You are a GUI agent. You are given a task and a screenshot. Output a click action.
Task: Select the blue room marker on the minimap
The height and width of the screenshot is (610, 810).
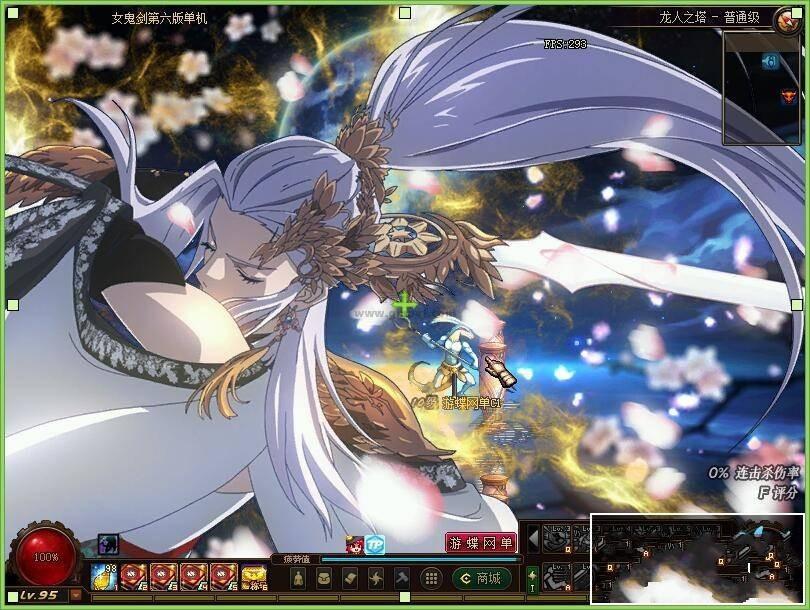[770, 62]
